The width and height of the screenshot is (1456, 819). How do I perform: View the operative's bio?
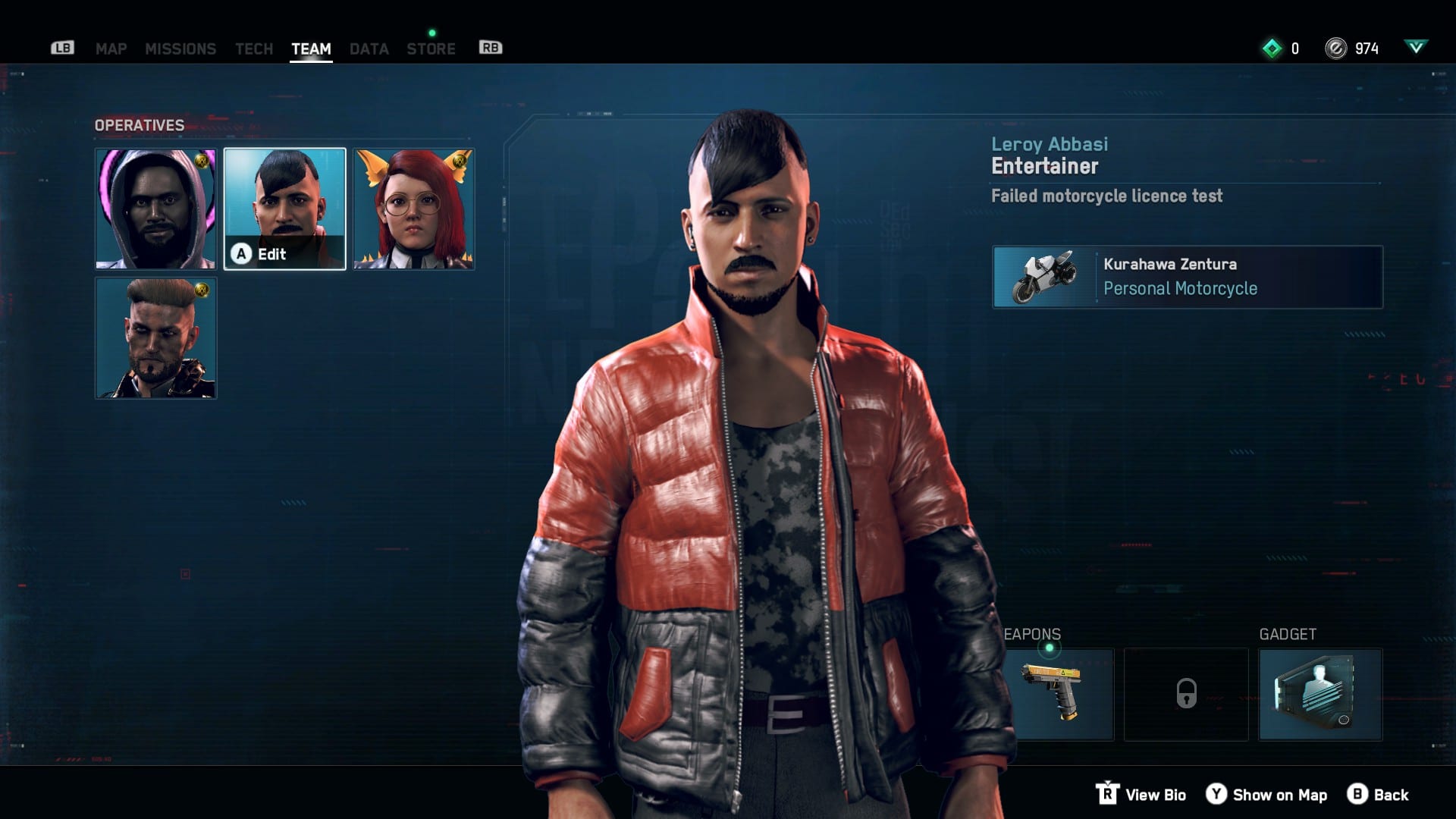(x=1141, y=795)
